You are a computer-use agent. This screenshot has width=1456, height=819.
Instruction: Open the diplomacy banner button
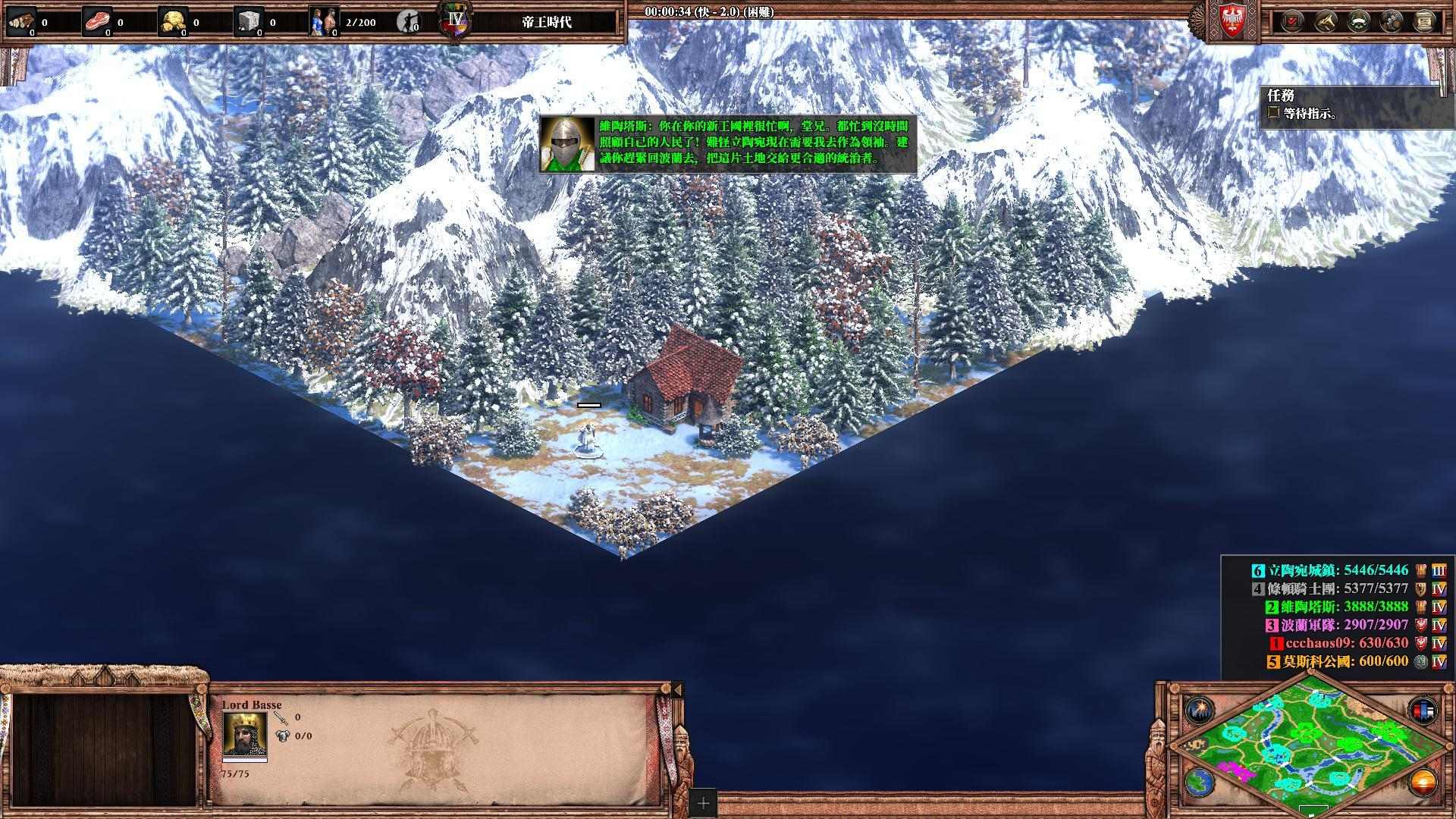(1358, 21)
